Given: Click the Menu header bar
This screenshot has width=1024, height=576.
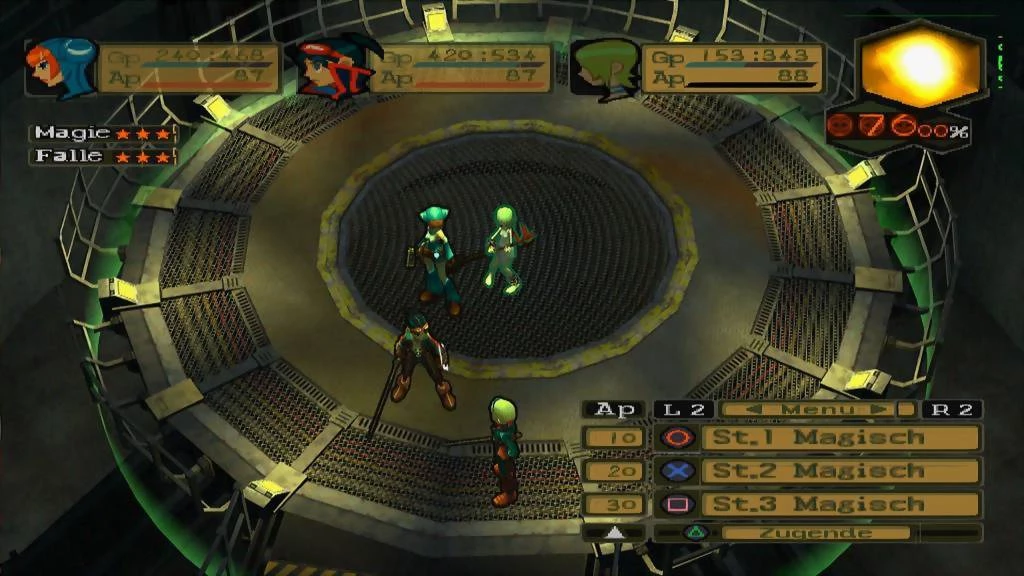Looking at the screenshot, I should coord(818,409).
